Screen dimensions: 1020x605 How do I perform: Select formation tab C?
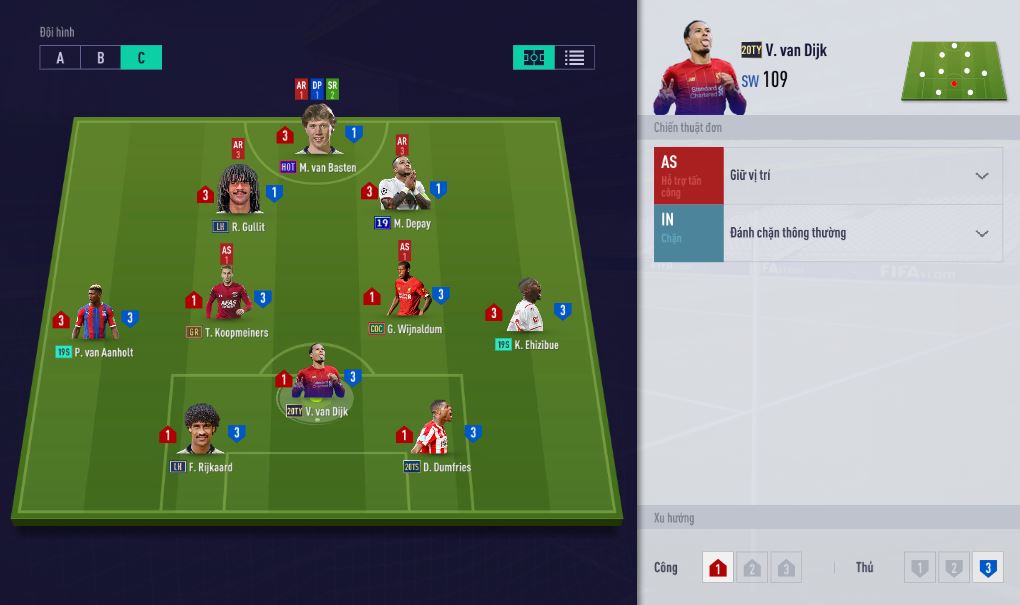tap(141, 58)
